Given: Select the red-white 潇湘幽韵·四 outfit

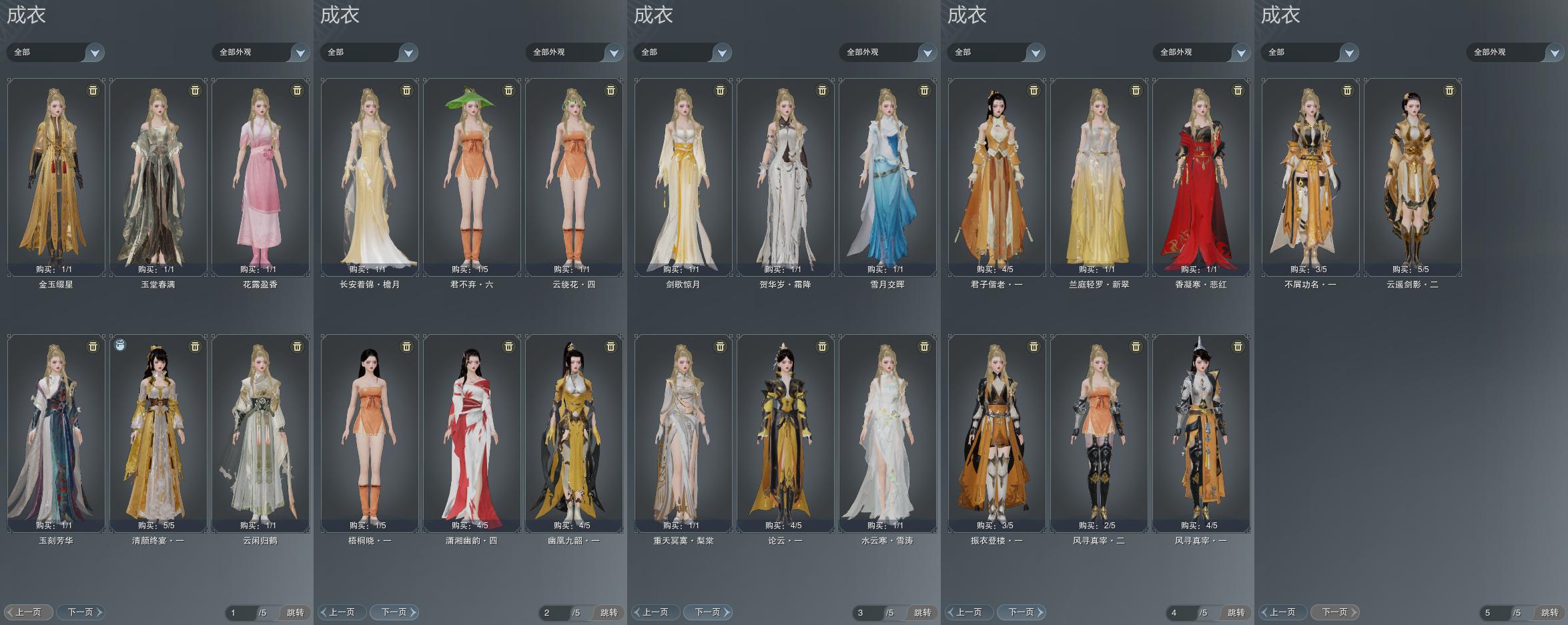Looking at the screenshot, I should point(472,433).
